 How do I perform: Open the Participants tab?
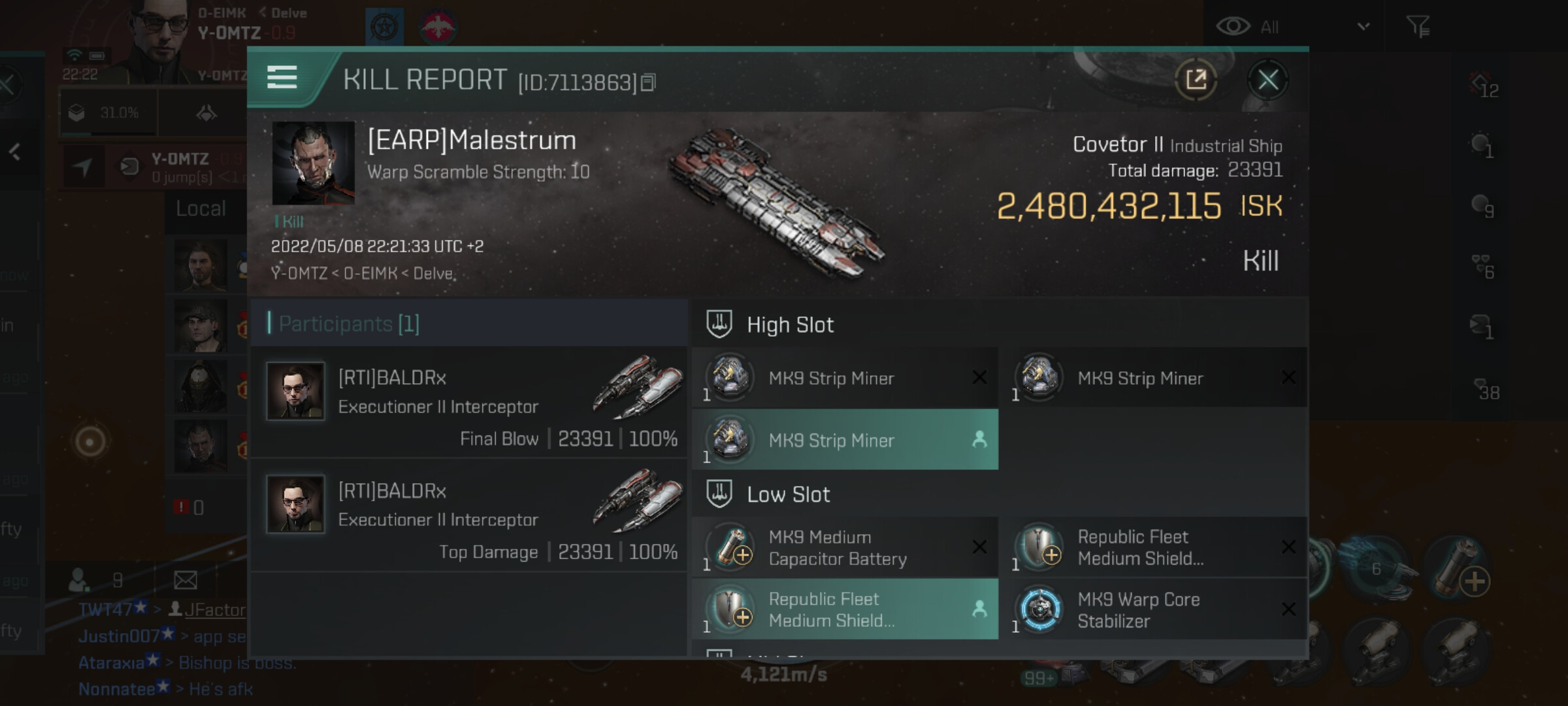(x=349, y=324)
